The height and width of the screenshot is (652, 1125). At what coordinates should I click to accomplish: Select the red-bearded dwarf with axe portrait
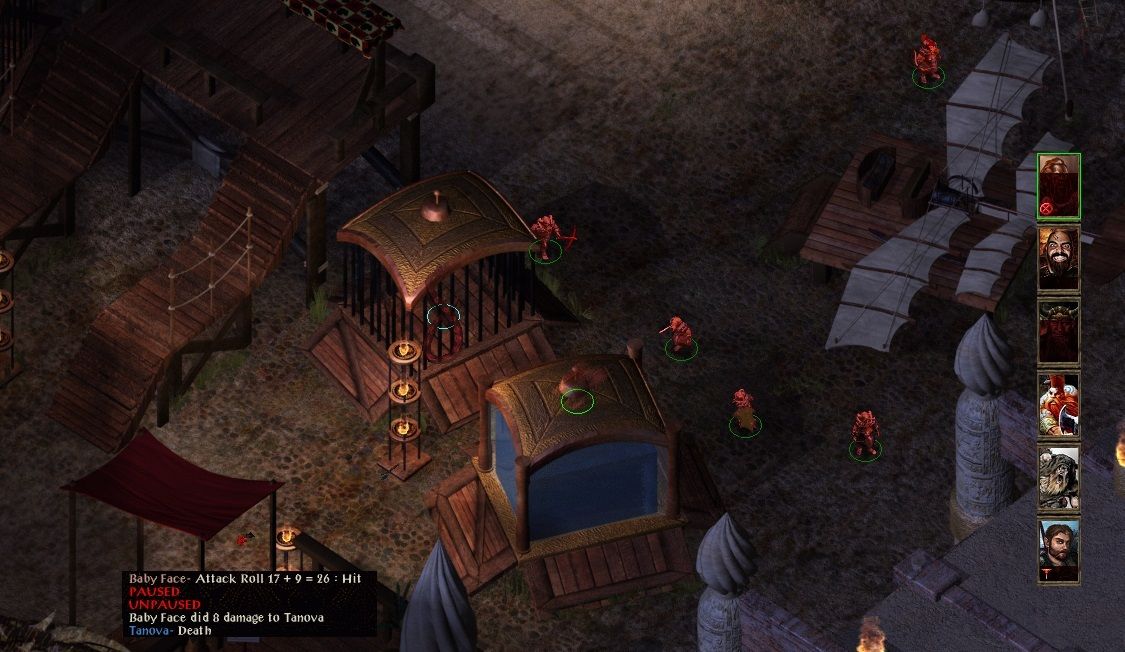pos(1058,404)
